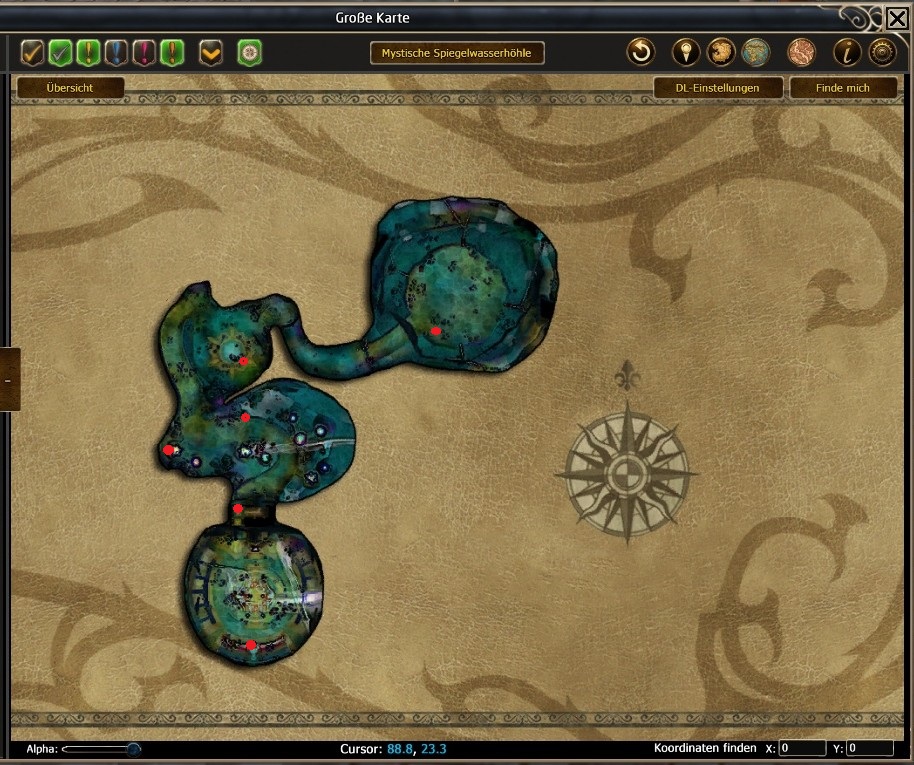The width and height of the screenshot is (914, 765).
Task: Toggle the blue exclamation mark filter
Action: tap(117, 52)
